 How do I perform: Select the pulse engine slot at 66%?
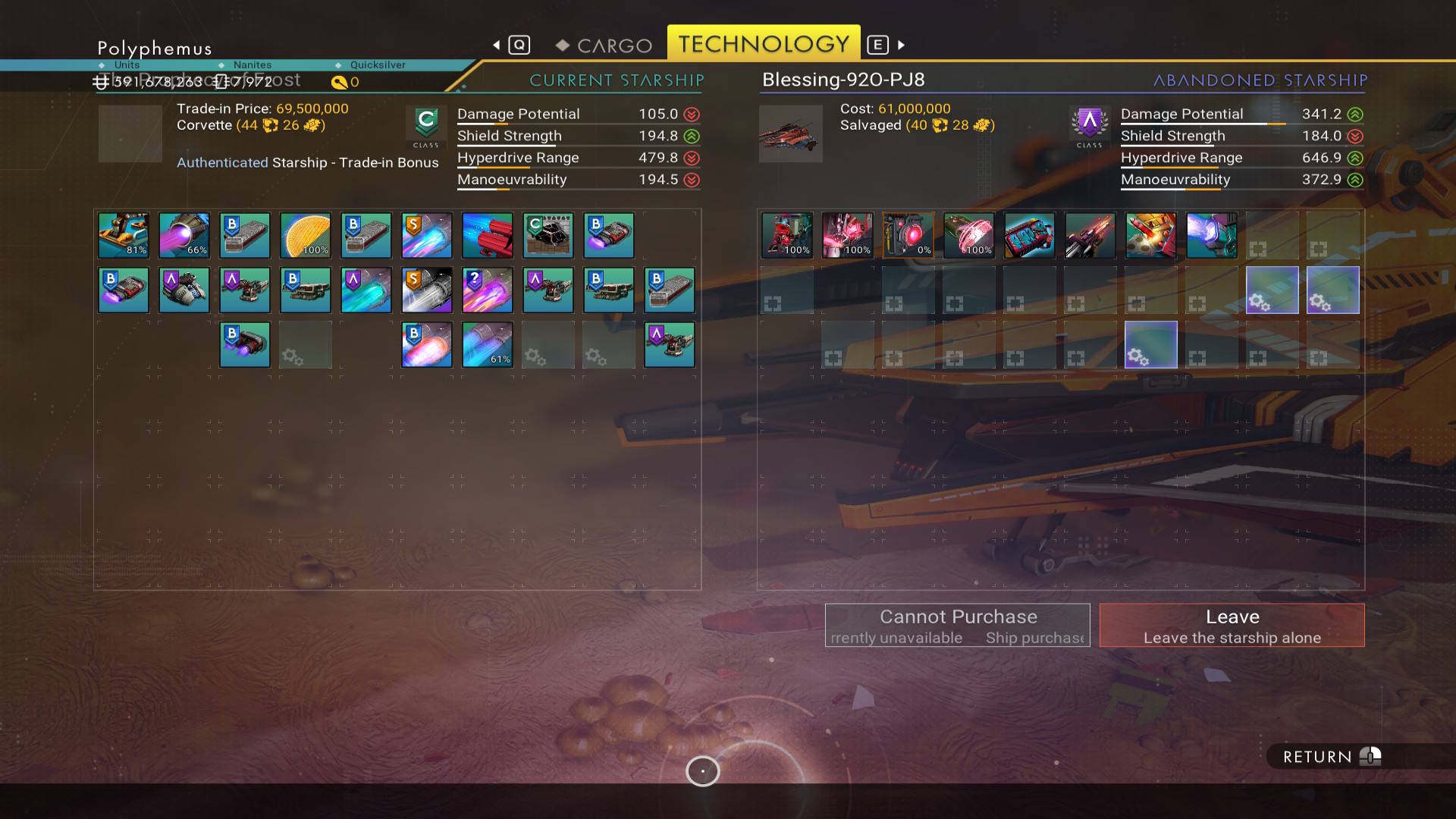pyautogui.click(x=184, y=235)
